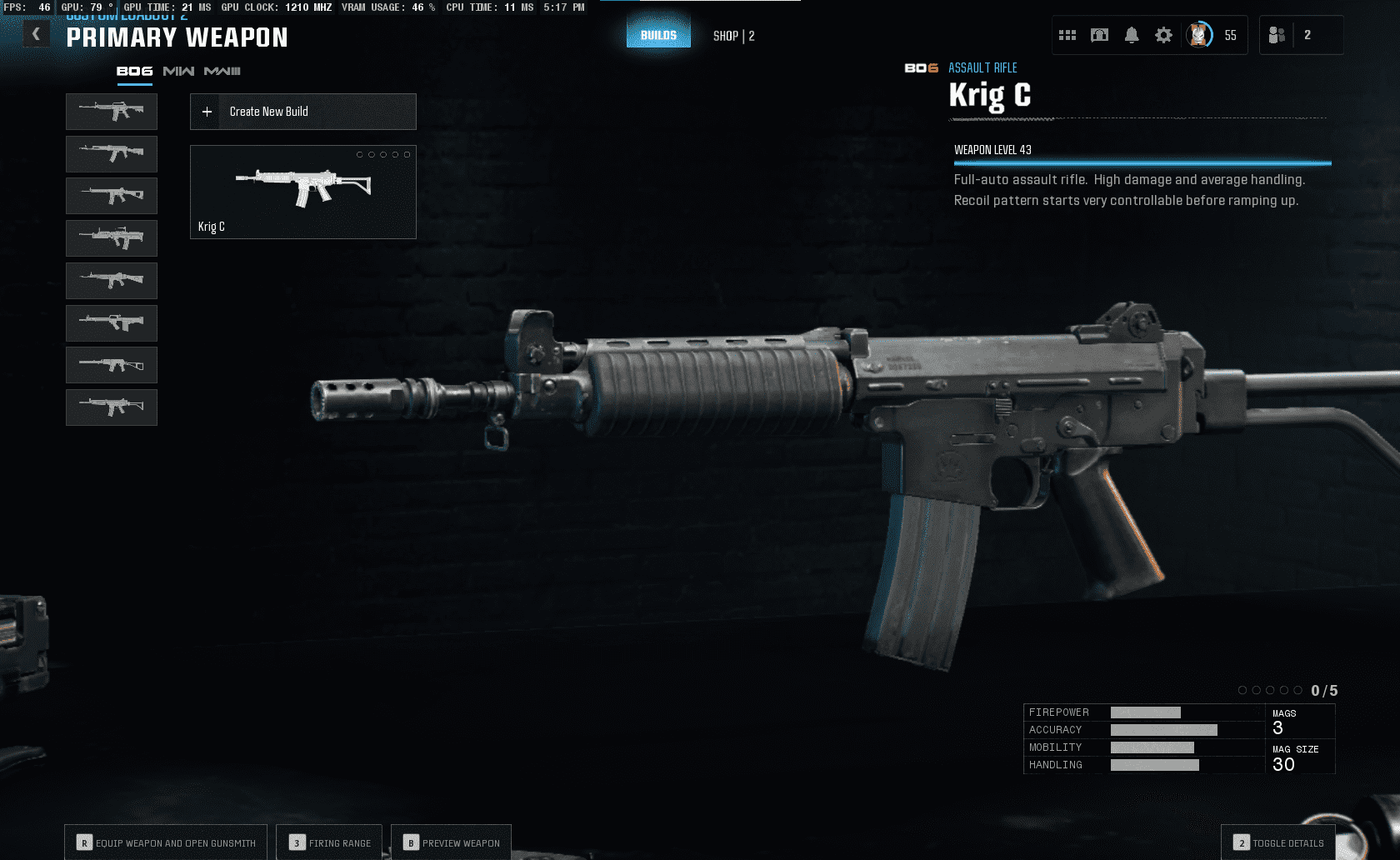Switch to the MW weapons tab
Image resolution: width=1400 pixels, height=860 pixels.
(178, 72)
